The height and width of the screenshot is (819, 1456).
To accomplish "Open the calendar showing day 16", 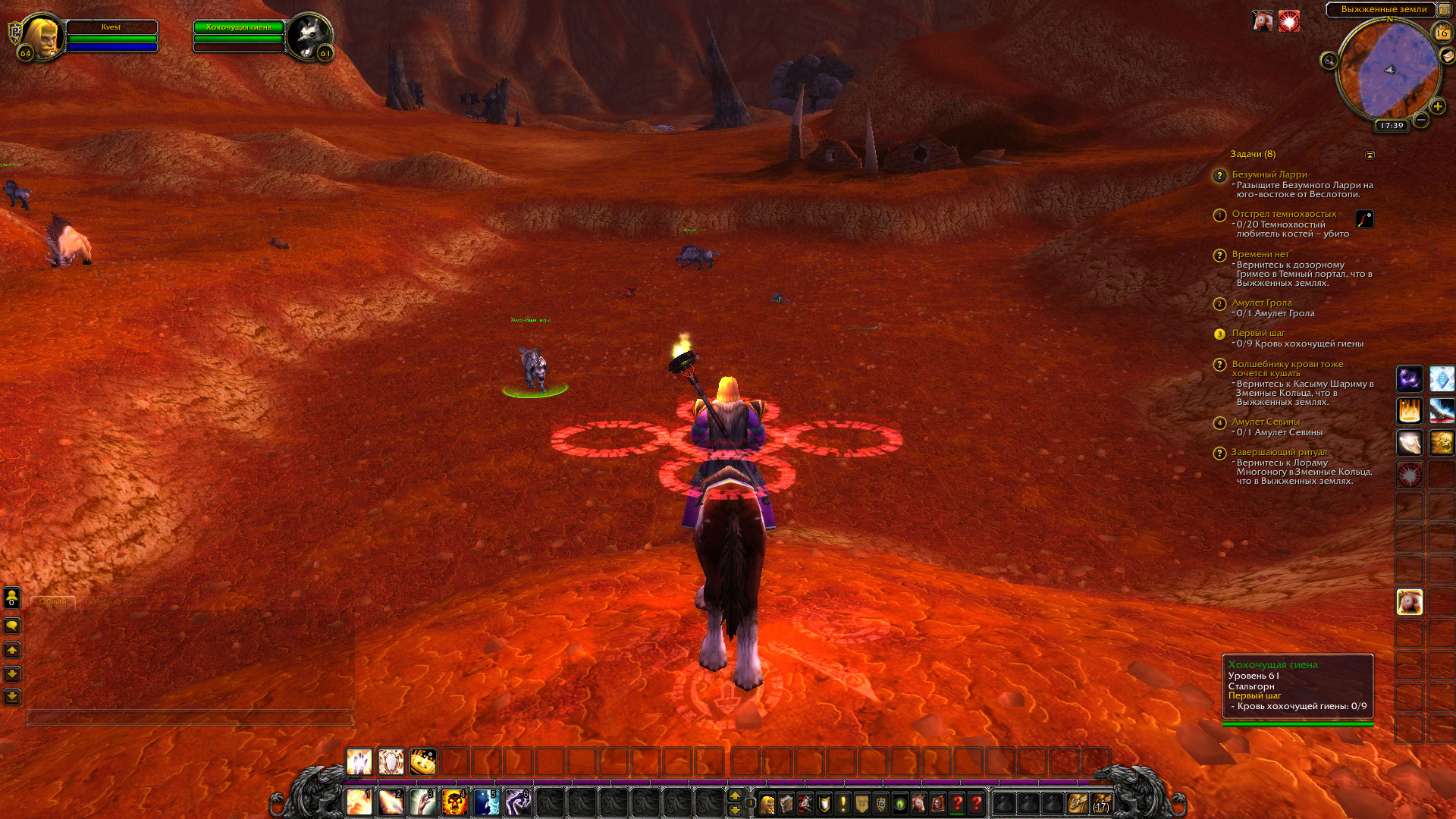I will [1441, 33].
